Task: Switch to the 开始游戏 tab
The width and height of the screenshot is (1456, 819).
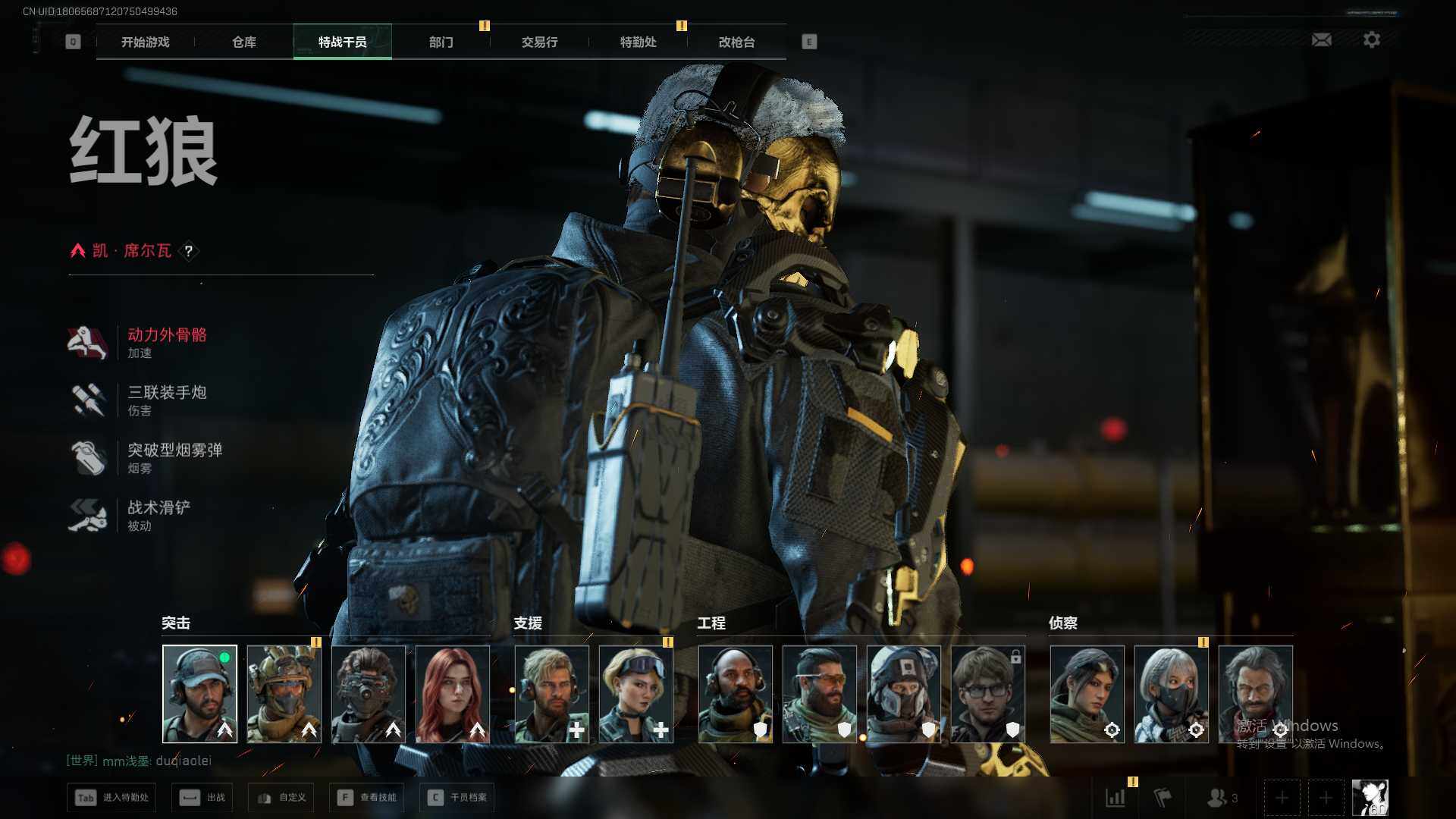Action: (x=145, y=42)
